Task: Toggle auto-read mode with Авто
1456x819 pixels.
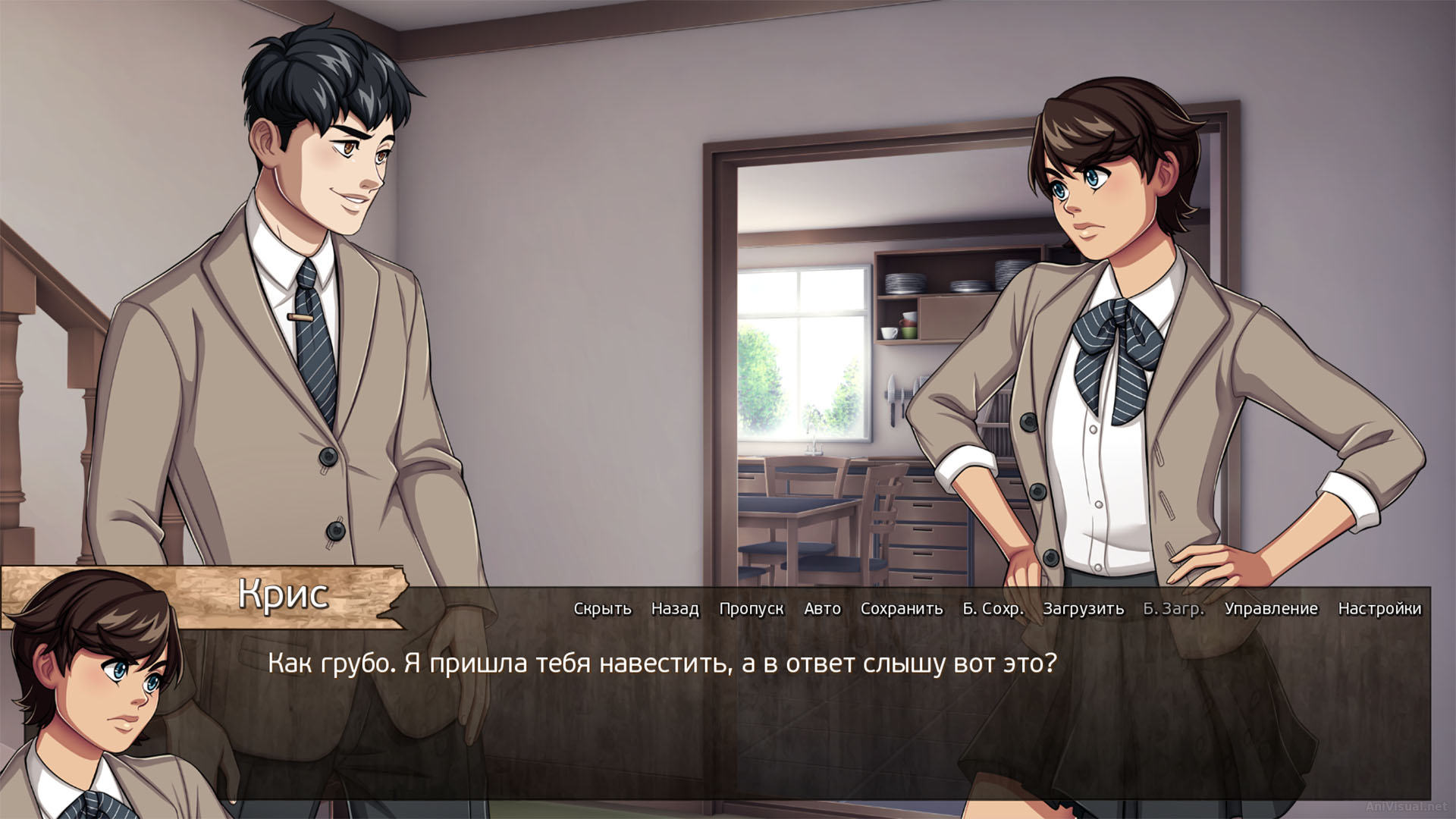Action: [823, 609]
